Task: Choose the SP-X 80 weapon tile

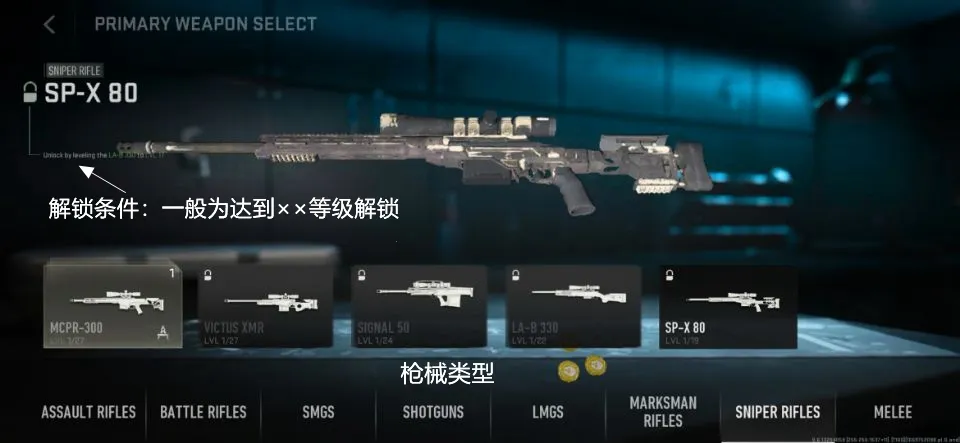Action: pyautogui.click(x=728, y=306)
